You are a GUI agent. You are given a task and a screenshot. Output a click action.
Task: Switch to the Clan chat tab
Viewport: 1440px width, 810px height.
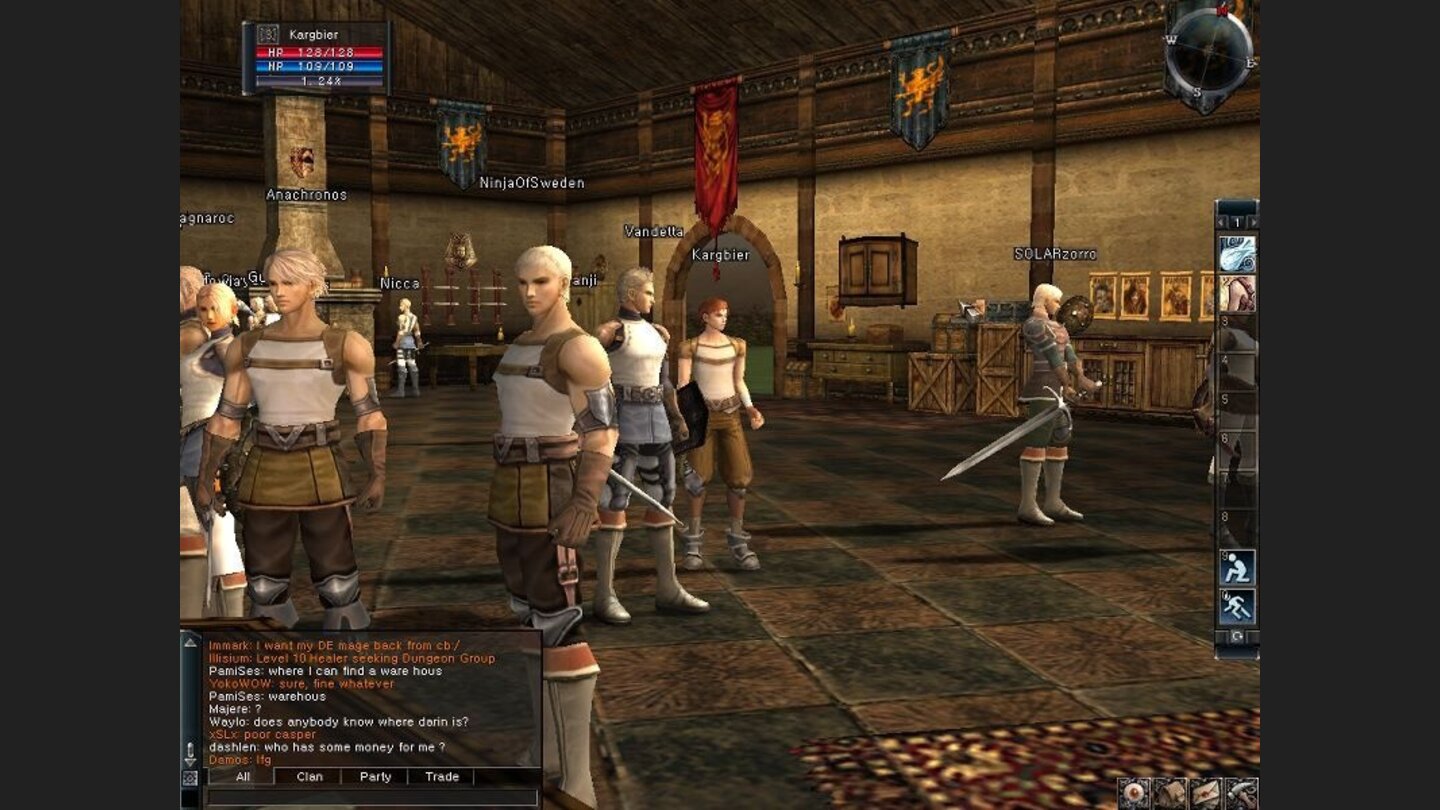[x=309, y=777]
